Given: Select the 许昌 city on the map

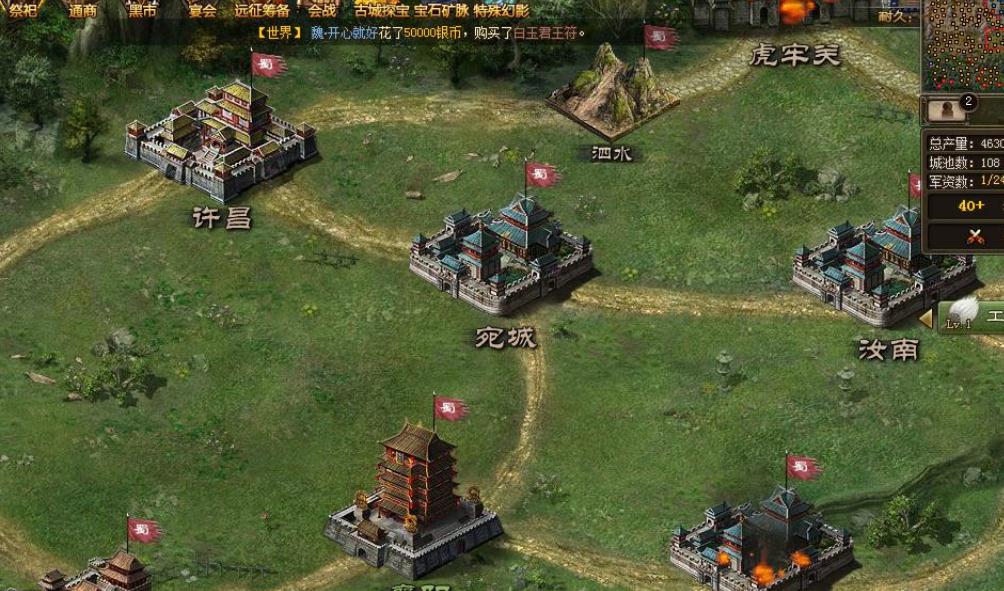Looking at the screenshot, I should tap(222, 140).
